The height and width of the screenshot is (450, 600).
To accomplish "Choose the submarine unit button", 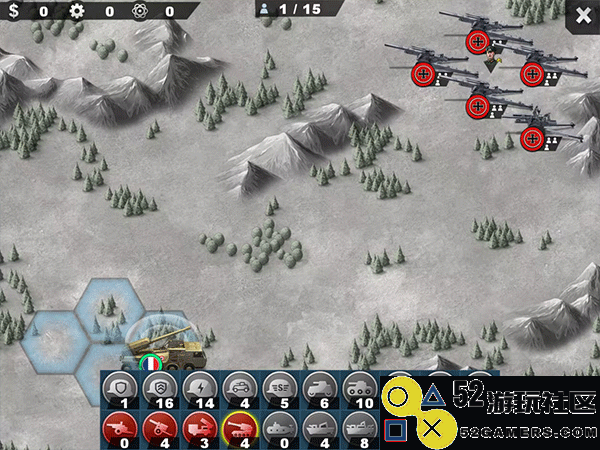I will click(x=278, y=426).
